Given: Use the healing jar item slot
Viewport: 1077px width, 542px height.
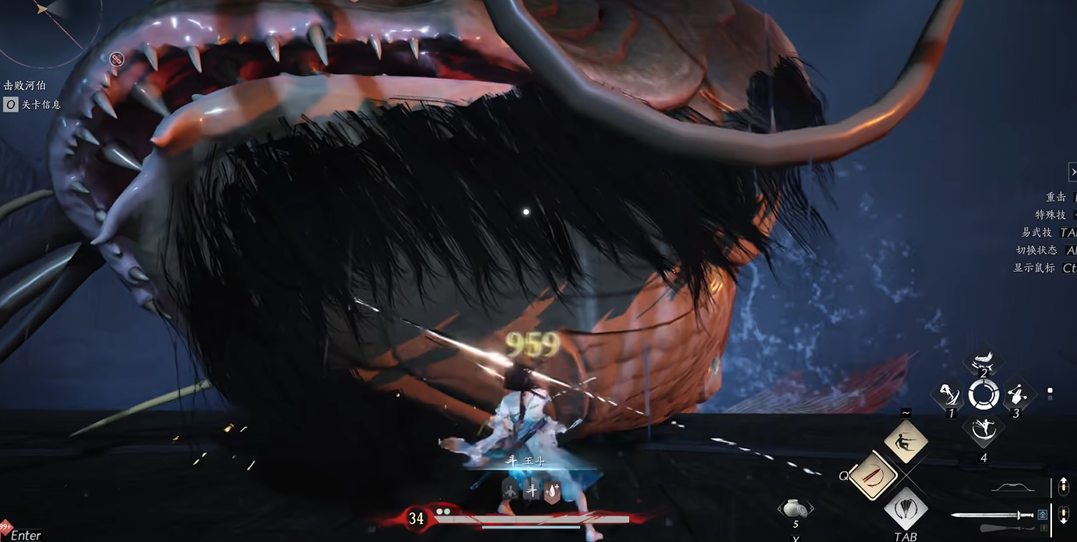Looking at the screenshot, I should [x=795, y=509].
